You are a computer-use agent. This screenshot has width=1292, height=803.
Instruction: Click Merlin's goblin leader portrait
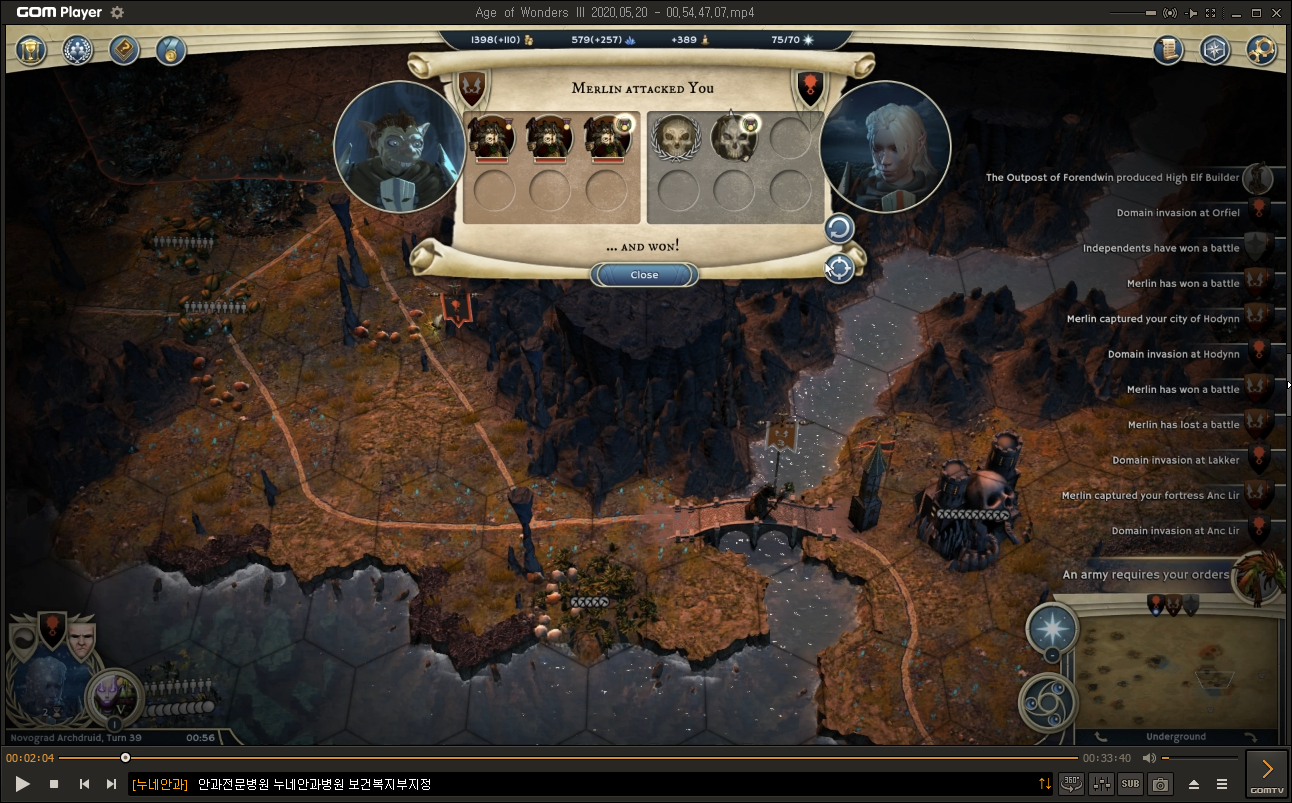[399, 146]
